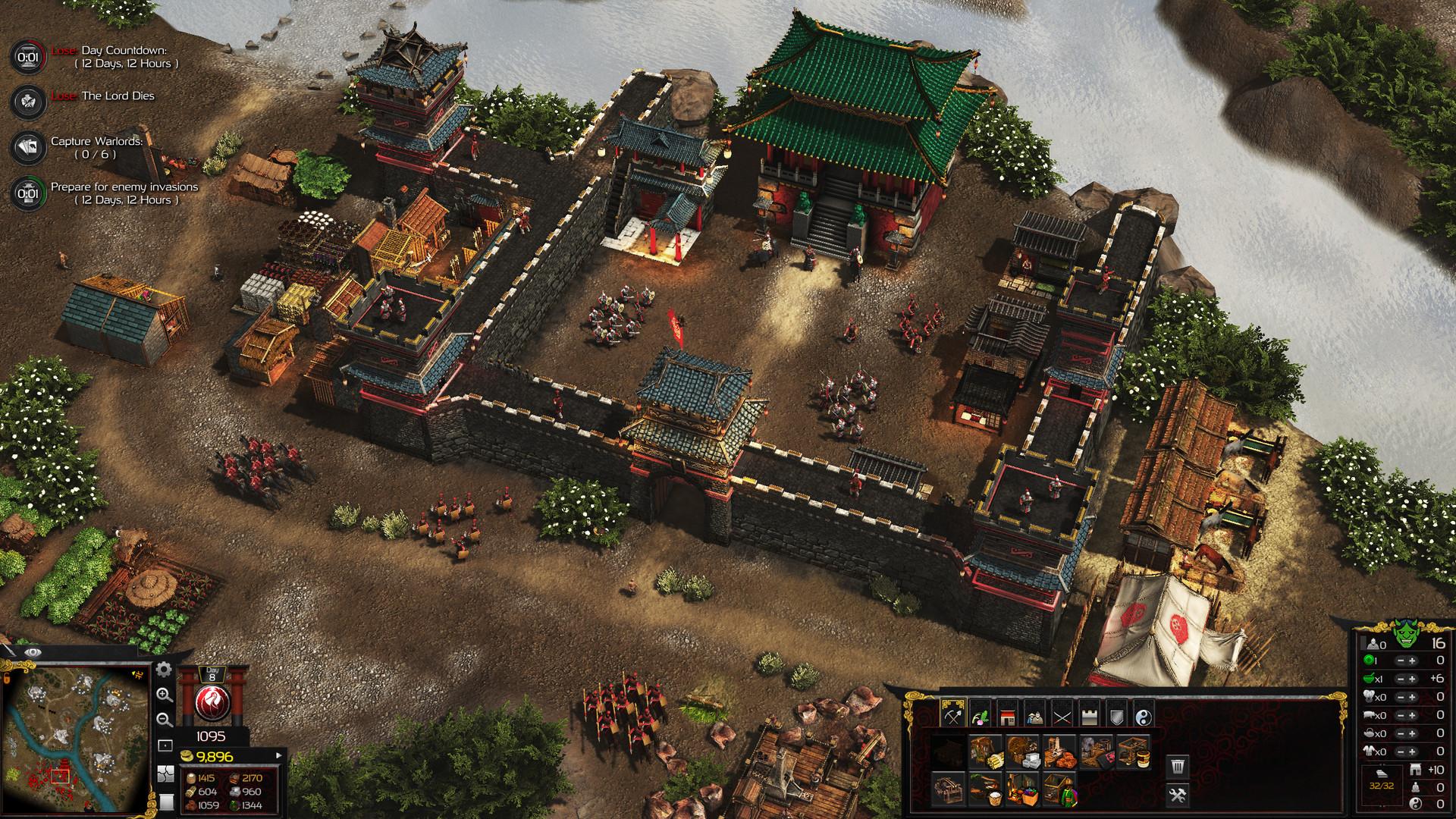Increase rice rations with the plus stepper
The image size is (1456, 819).
coord(1412,679)
